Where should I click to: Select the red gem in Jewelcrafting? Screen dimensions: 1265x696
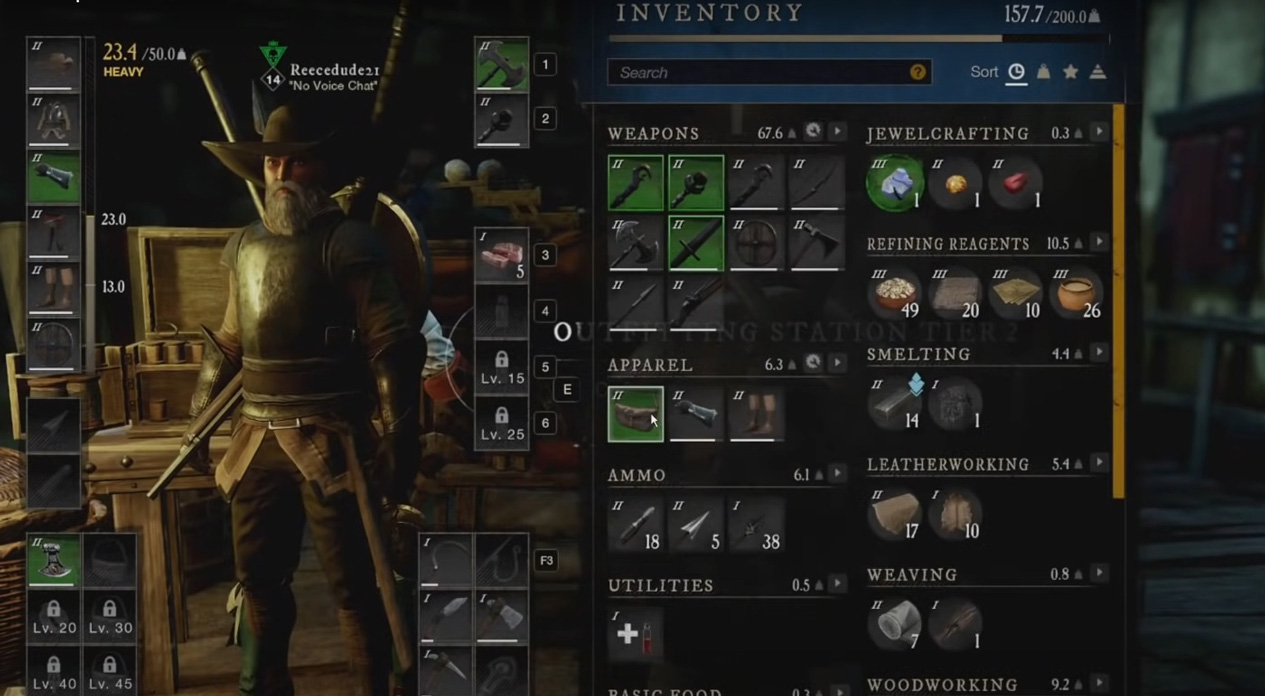1016,183
